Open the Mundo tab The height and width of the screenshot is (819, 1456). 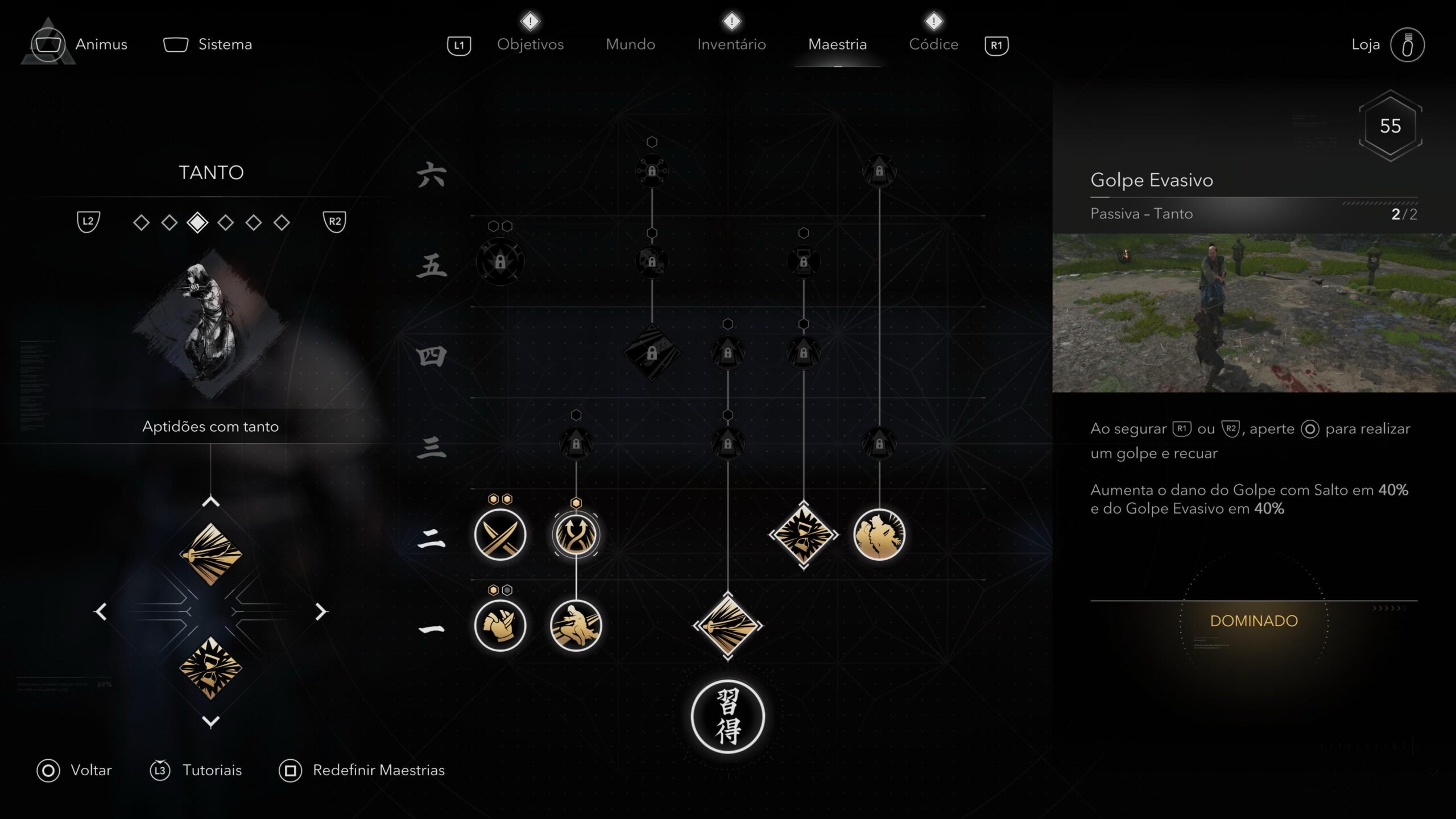tap(630, 44)
